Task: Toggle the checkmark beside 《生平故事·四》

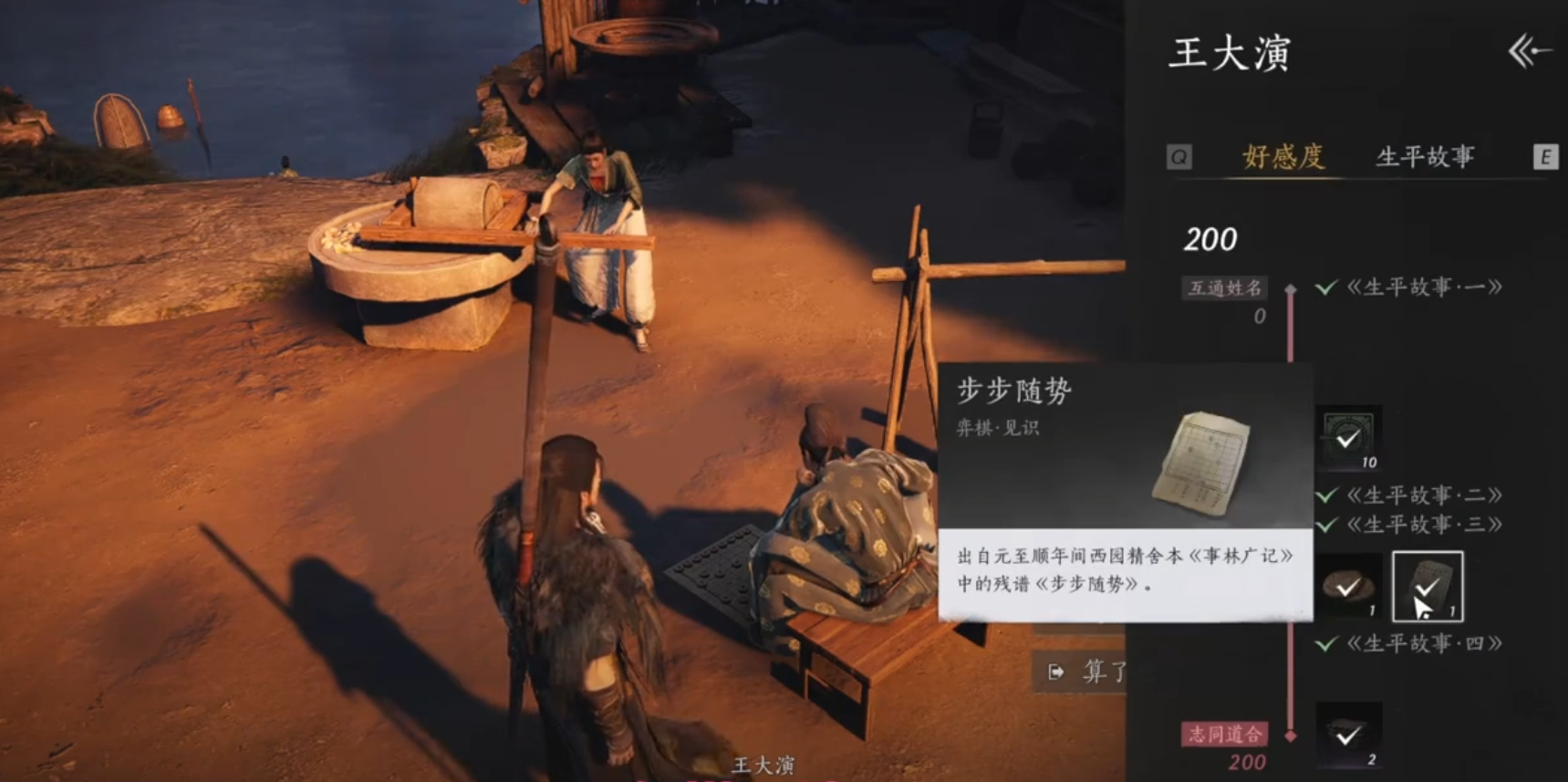Action: (x=1324, y=641)
